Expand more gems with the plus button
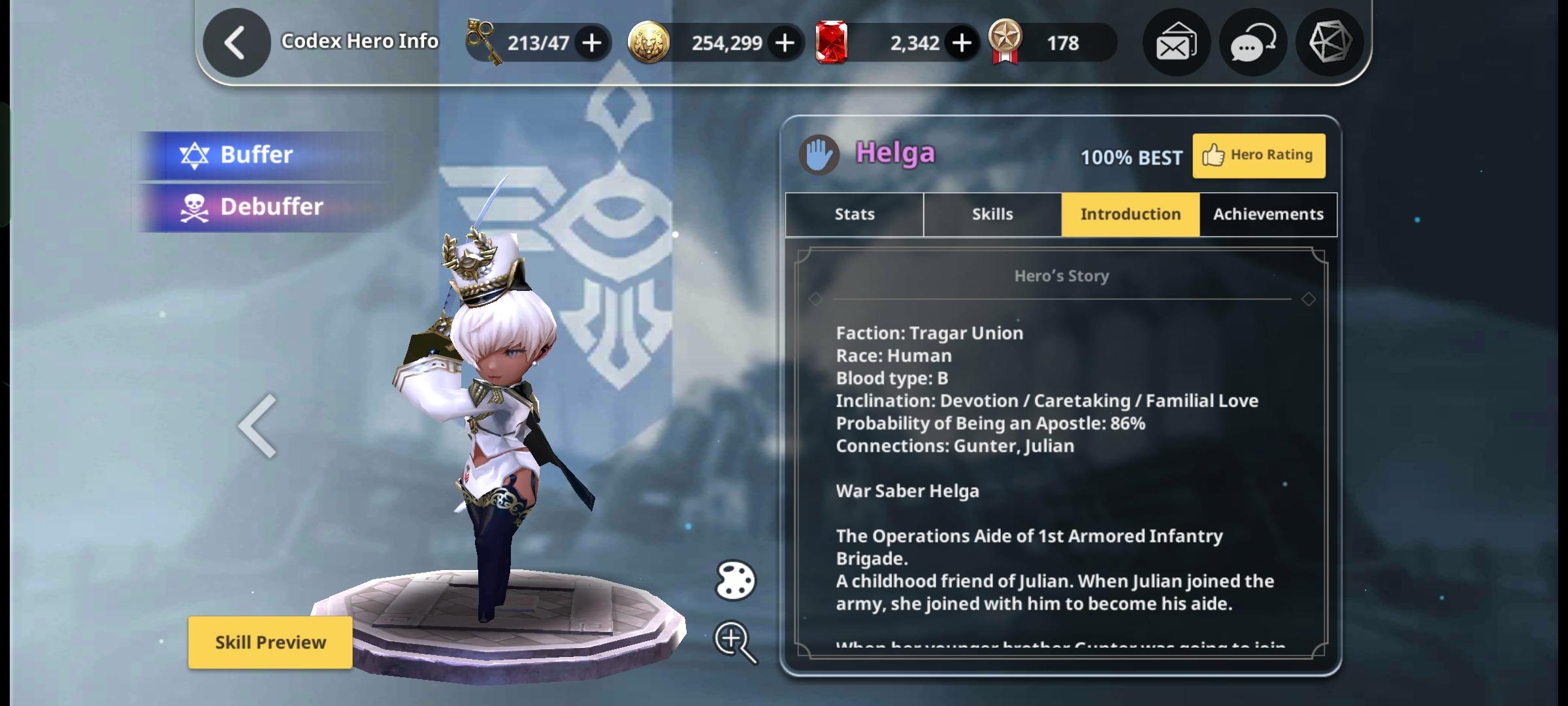The image size is (1568, 706). point(960,42)
